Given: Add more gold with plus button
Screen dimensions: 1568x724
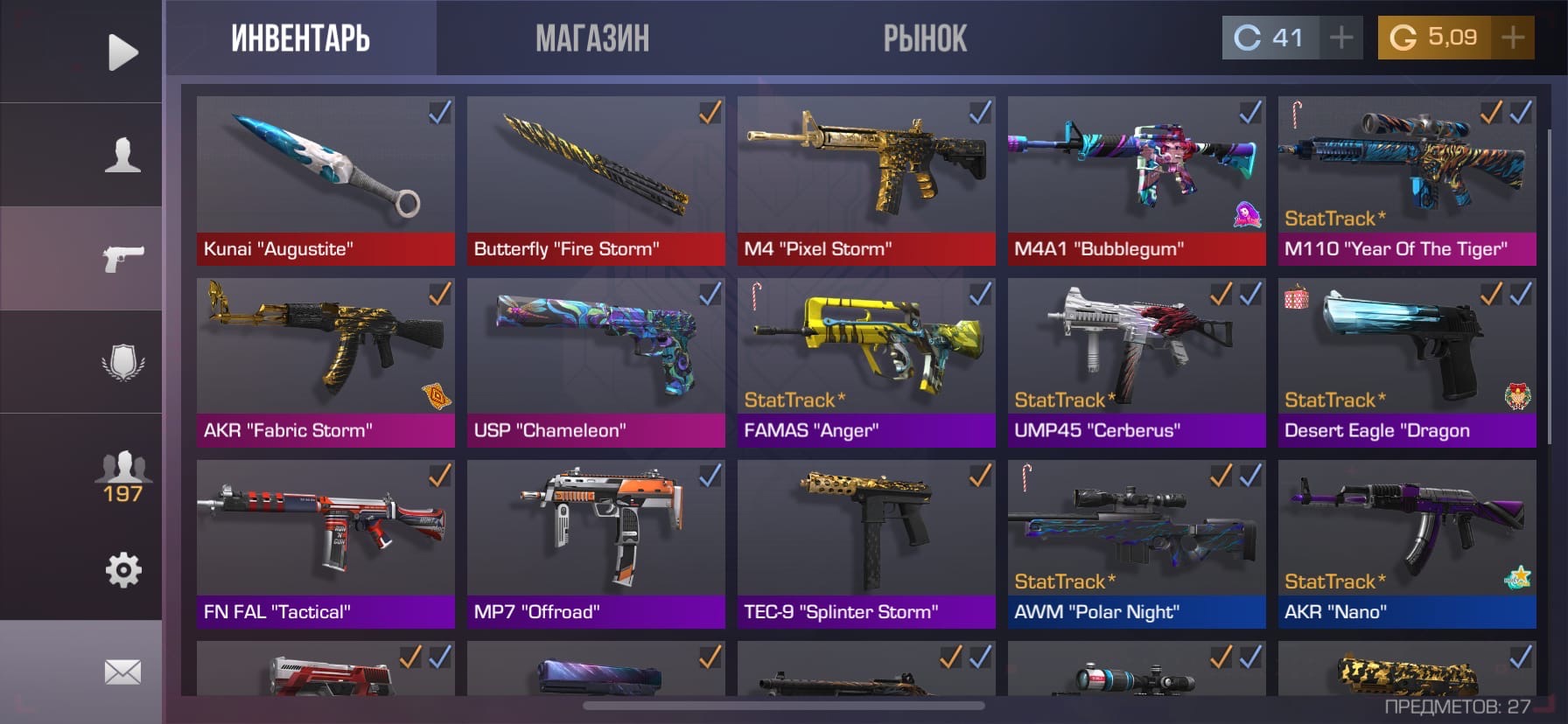Looking at the screenshot, I should 1512,38.
